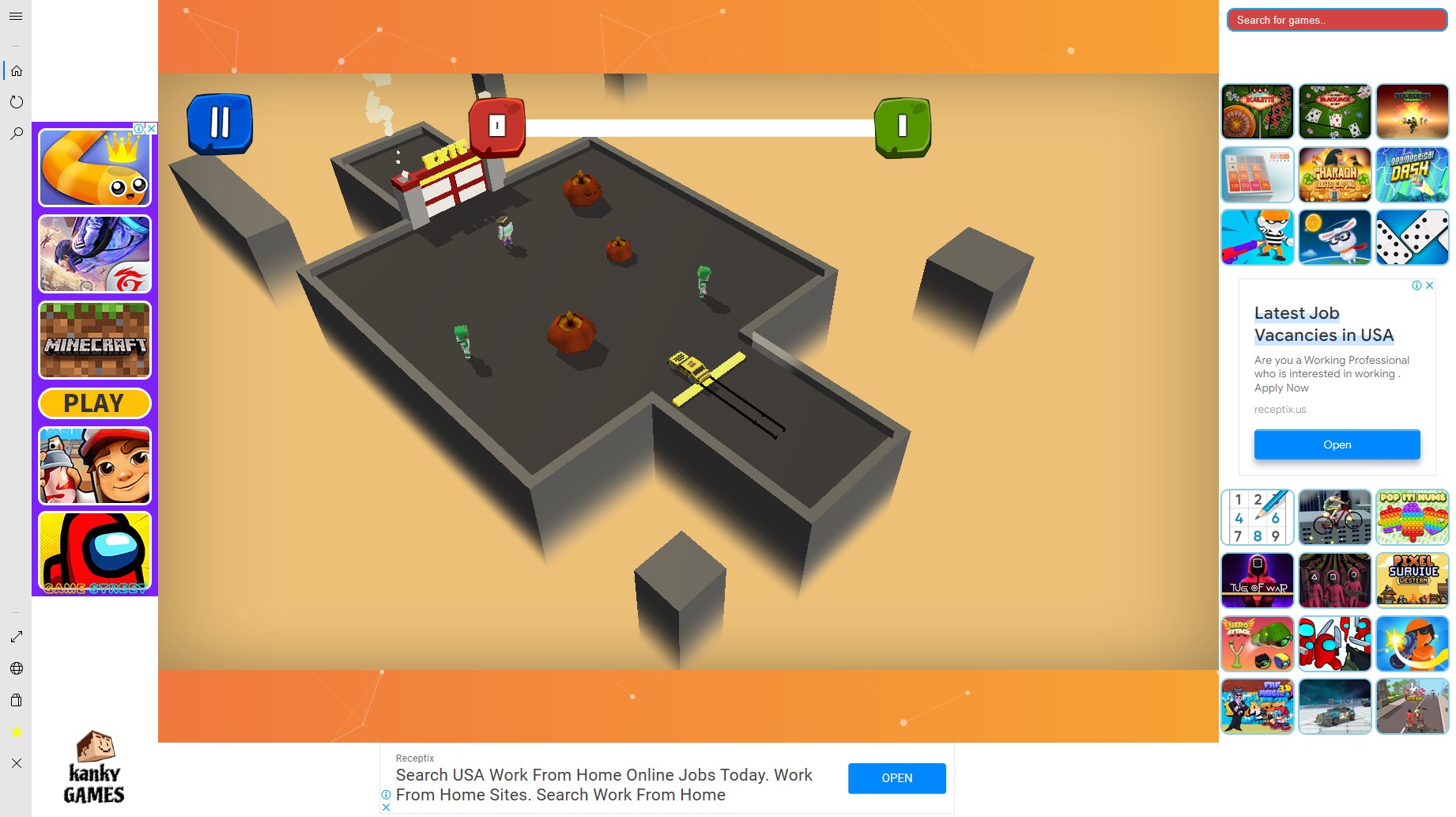The image size is (1456, 817).
Task: Click PLAY under the Minecraft ad
Action: point(93,403)
